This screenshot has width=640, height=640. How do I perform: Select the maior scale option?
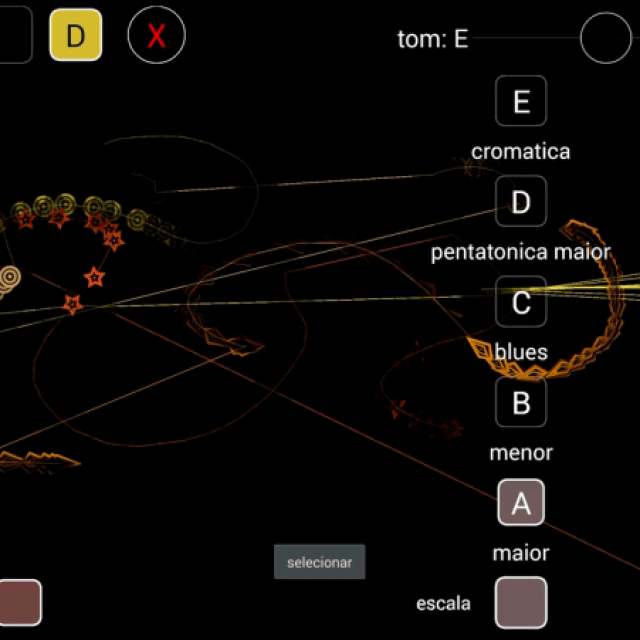click(x=521, y=552)
